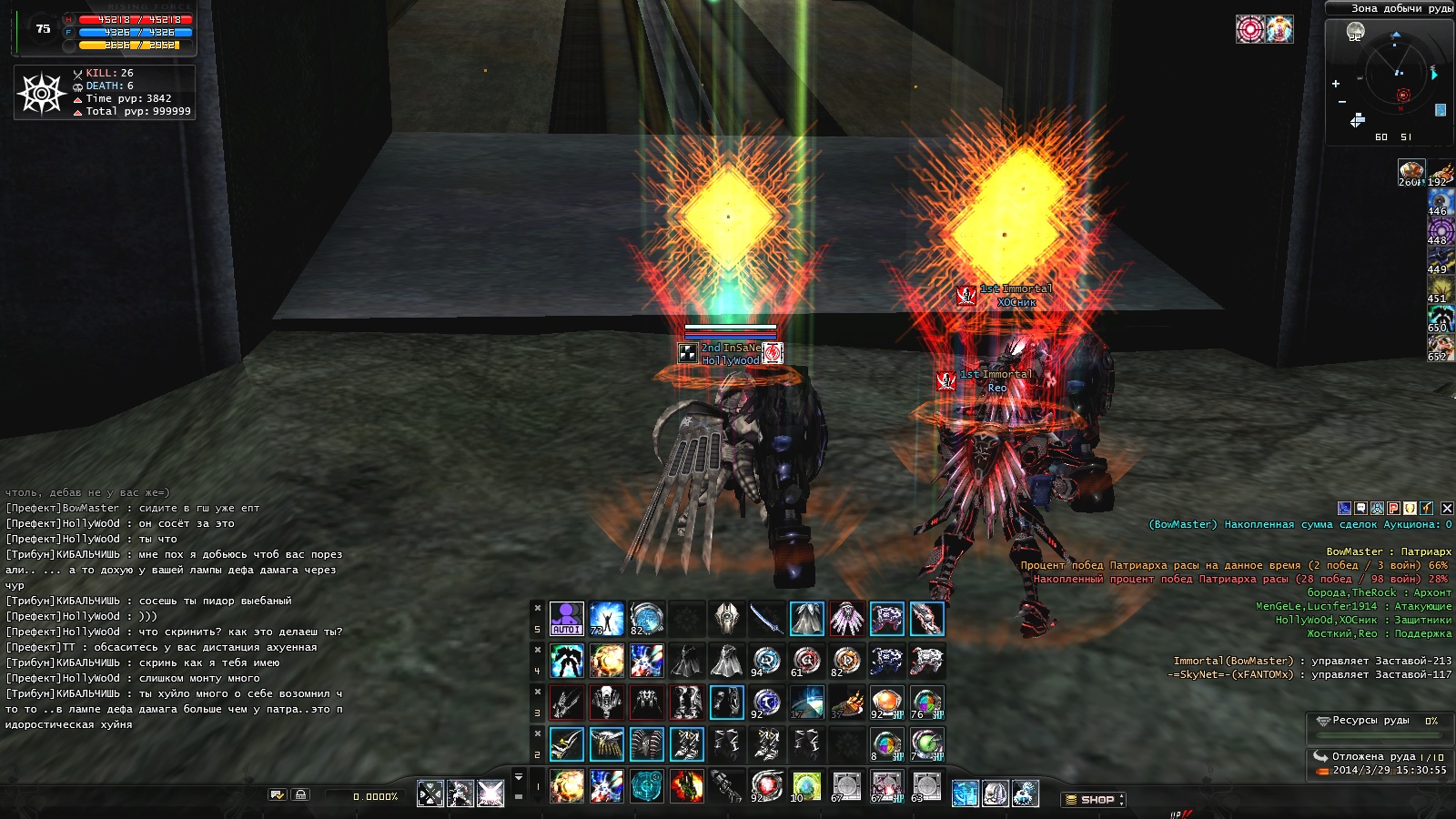Use the blue sword hotbar slot
The height and width of the screenshot is (819, 1456).
(x=766, y=619)
